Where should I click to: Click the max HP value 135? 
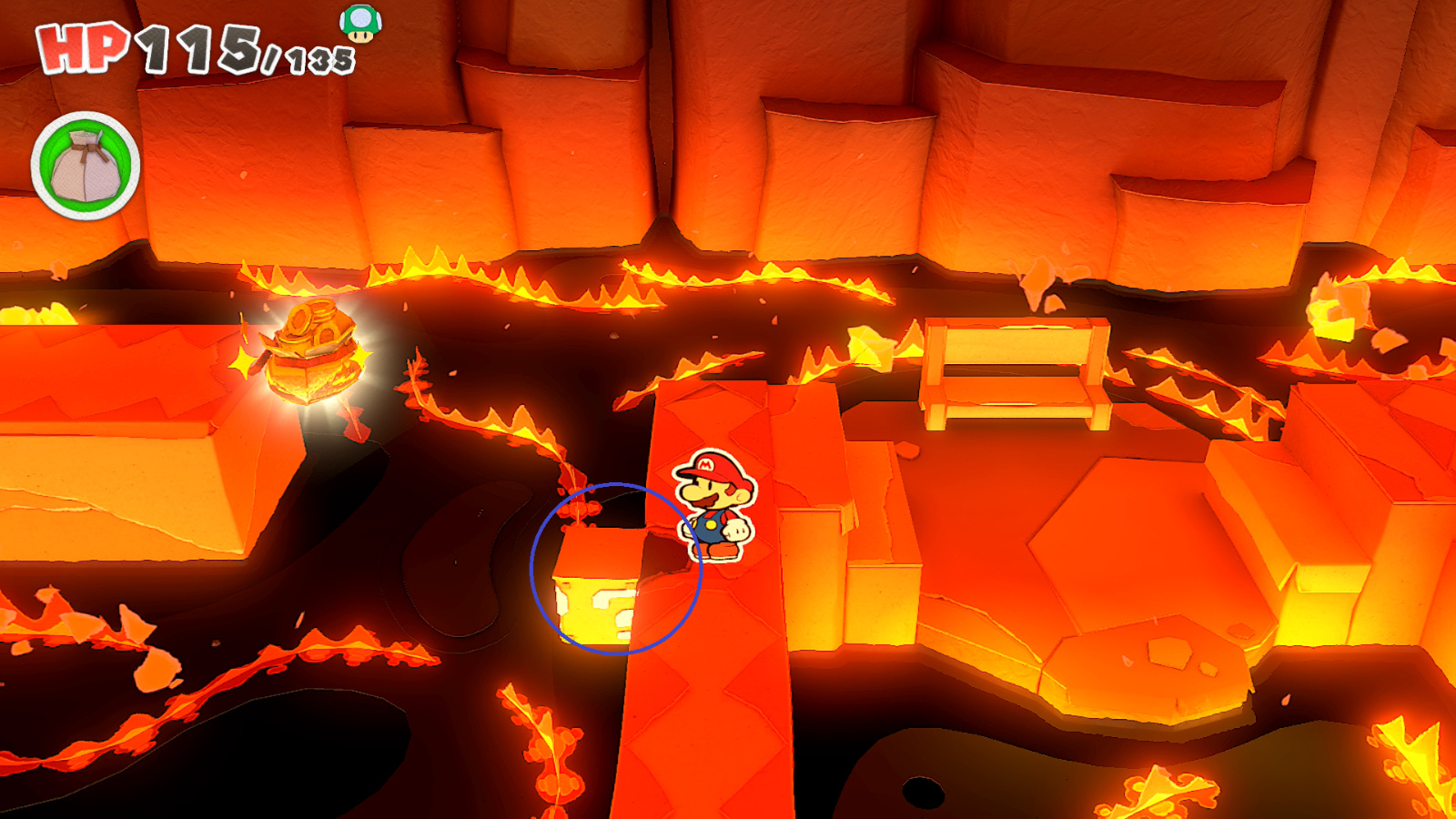[318, 56]
